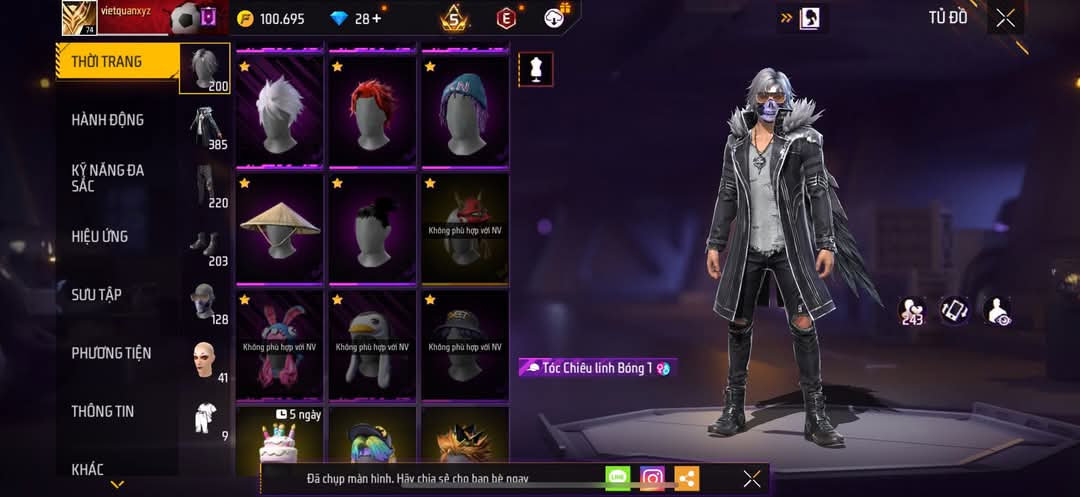Choose the red hair item
Screen dimensions: 1080x497
[x=372, y=110]
